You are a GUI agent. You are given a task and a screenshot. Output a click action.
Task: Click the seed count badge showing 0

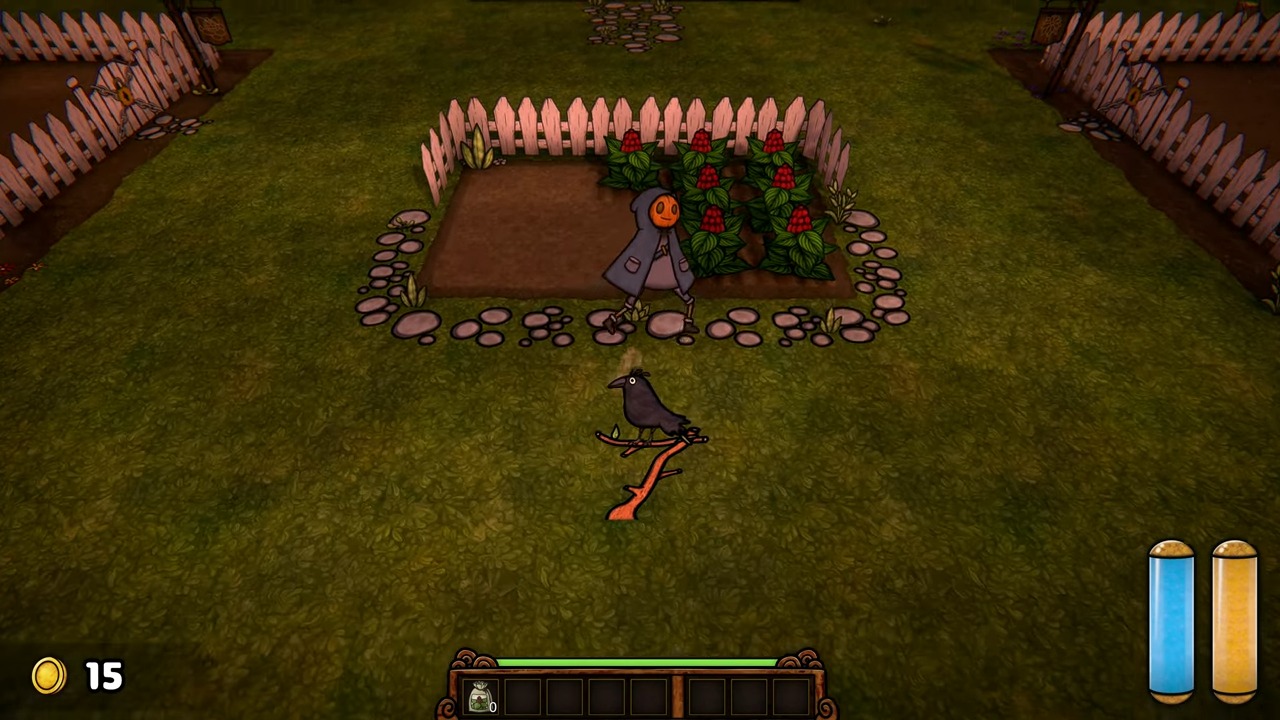pos(493,707)
